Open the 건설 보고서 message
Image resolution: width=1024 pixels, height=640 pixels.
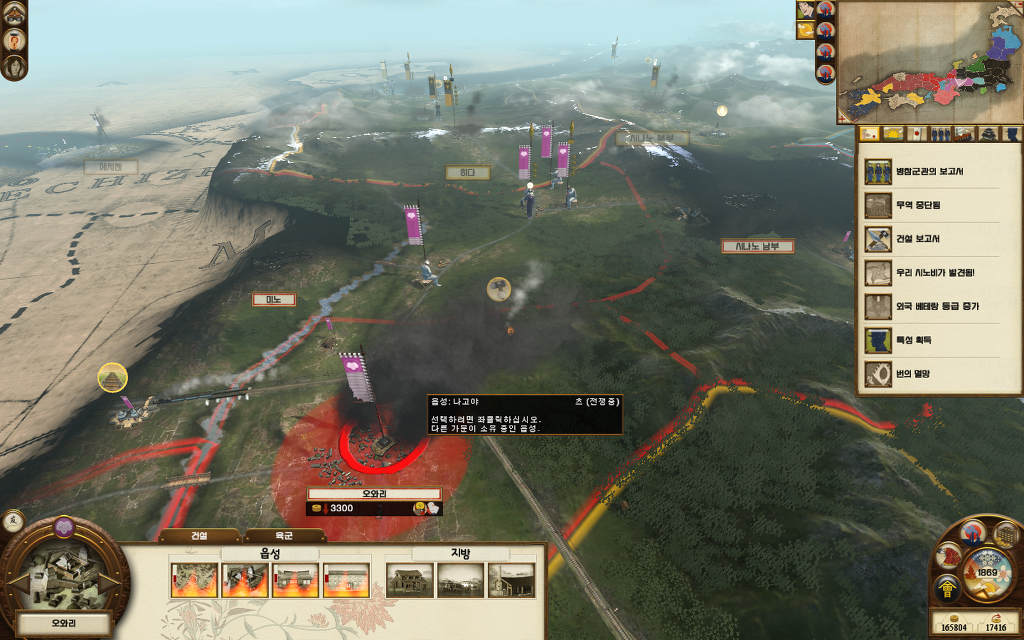tap(939, 239)
